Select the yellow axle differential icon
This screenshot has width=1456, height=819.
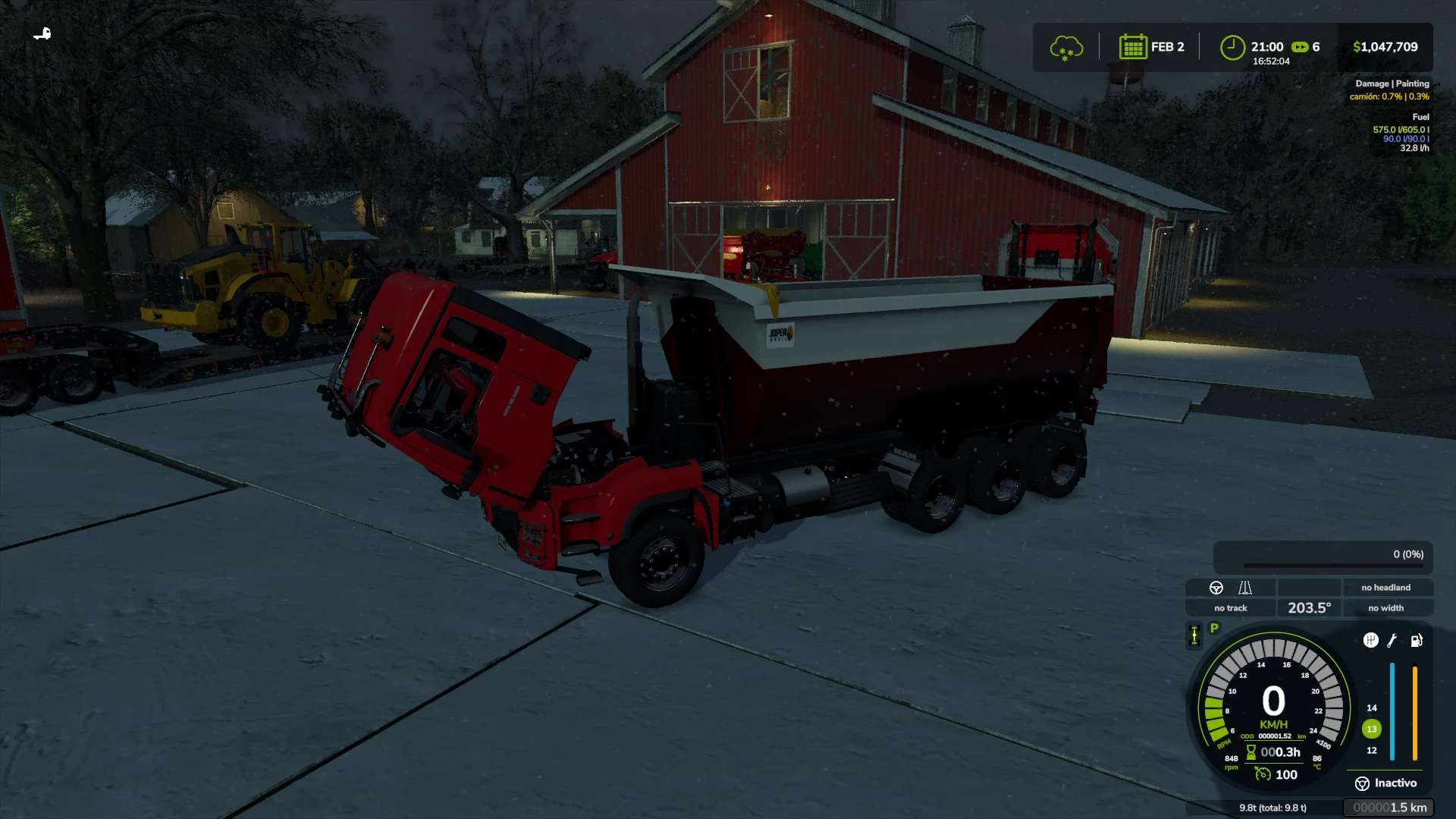tap(1194, 635)
